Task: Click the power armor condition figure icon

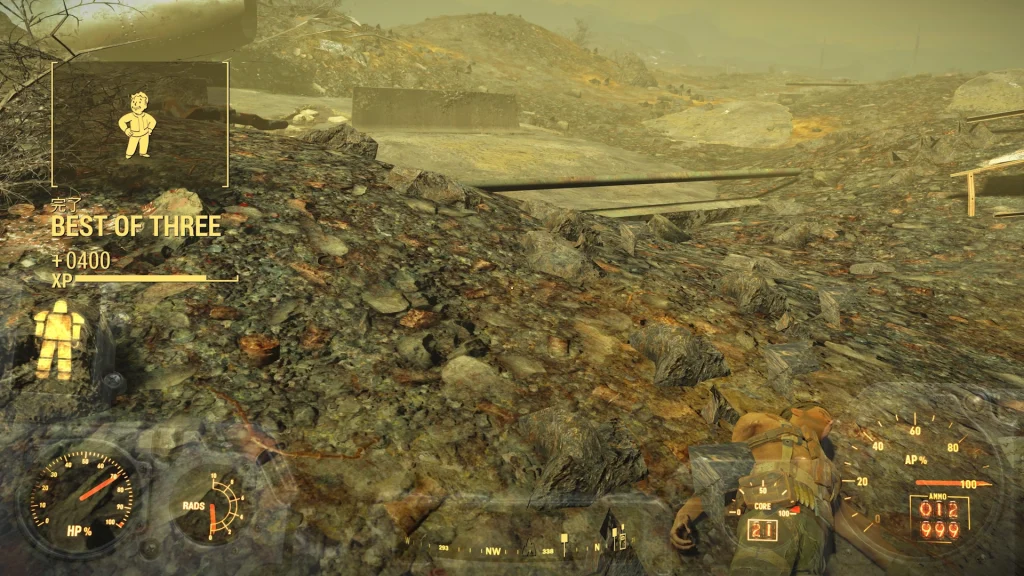Action: pos(58,339)
